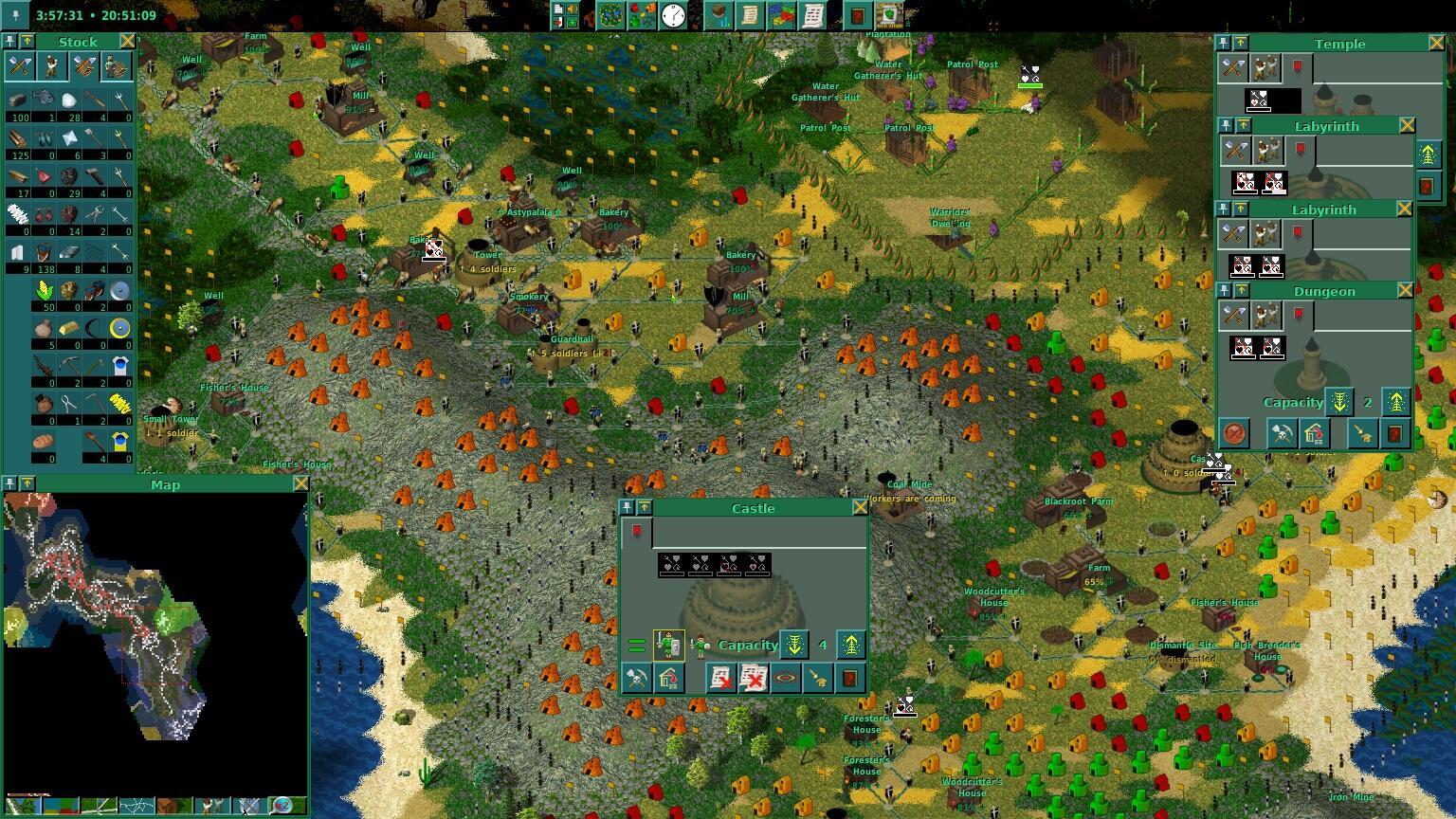Image resolution: width=1456 pixels, height=819 pixels.
Task: Click the destroy building icon in the Dungeon window
Action: [1234, 433]
